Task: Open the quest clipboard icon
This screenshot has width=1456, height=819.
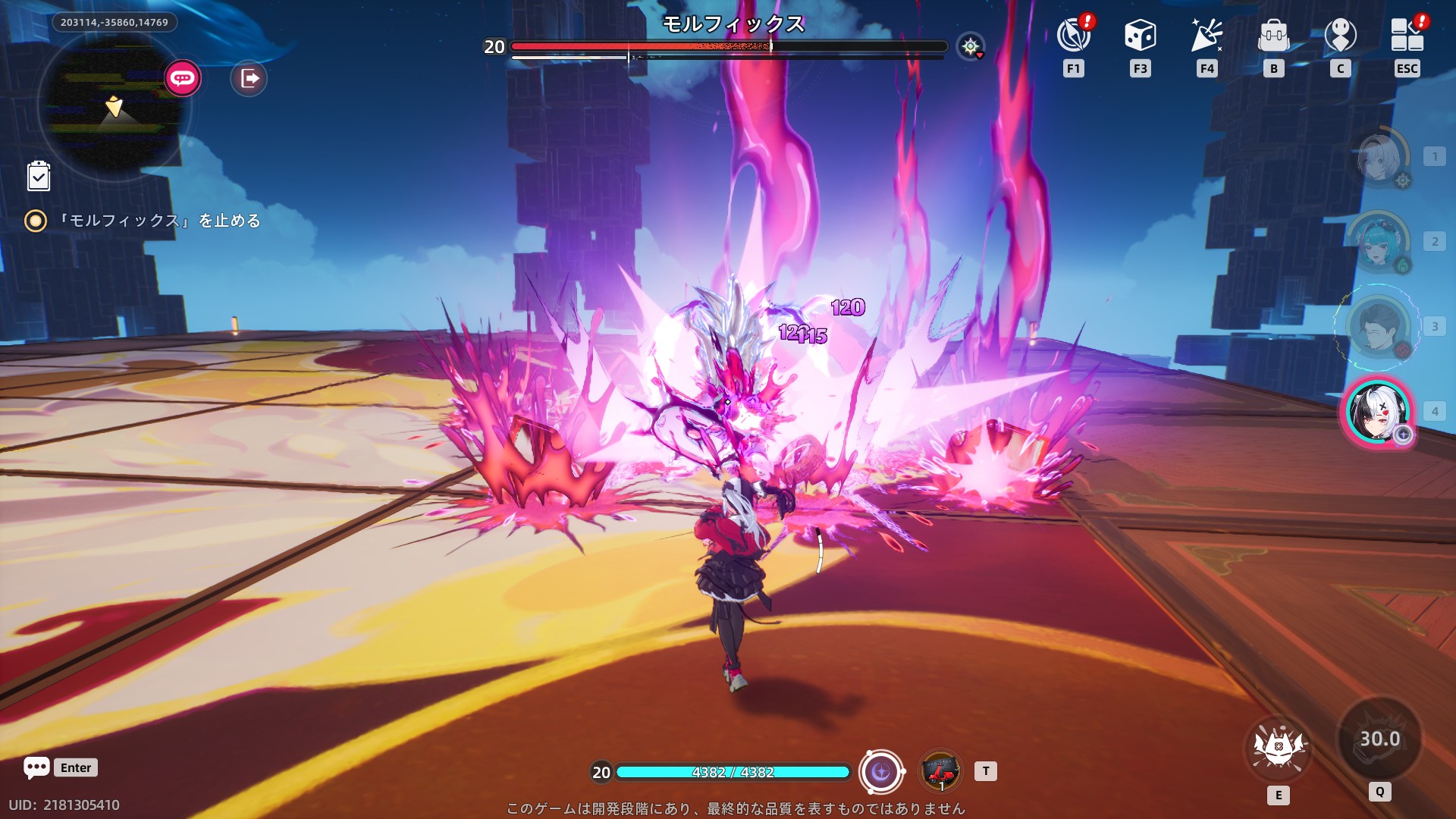Action: pos(39,176)
